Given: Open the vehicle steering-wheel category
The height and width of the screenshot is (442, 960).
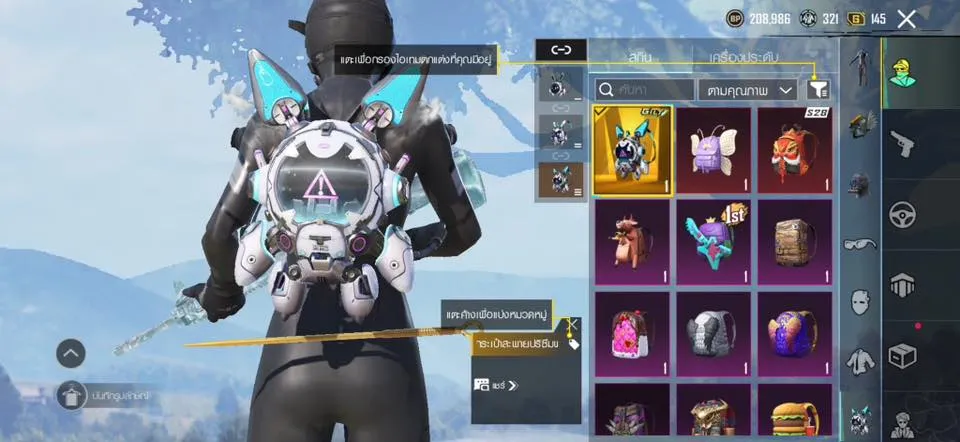Looking at the screenshot, I should [905, 215].
